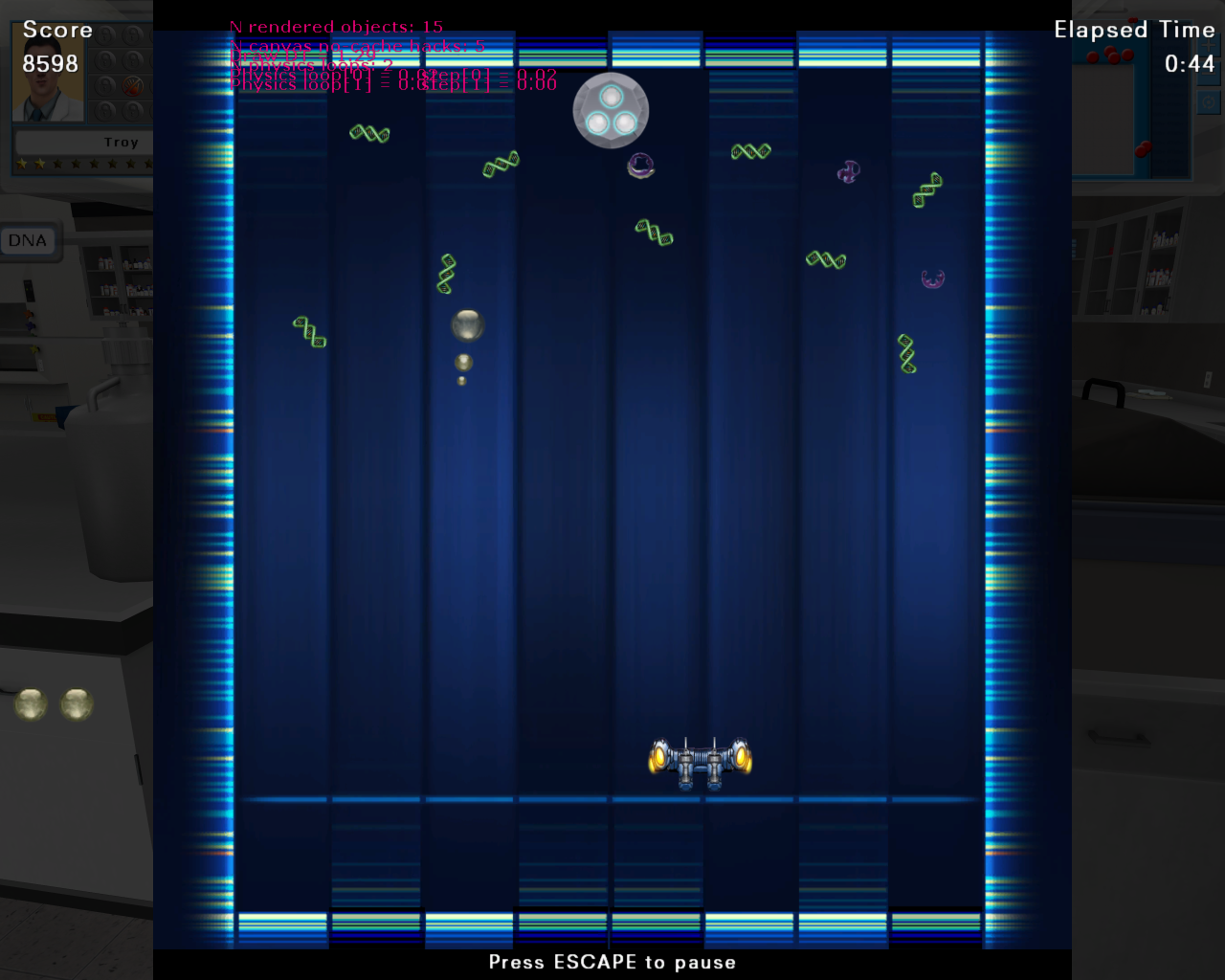Click the plus icon on the right timer panel
Image resolution: width=1225 pixels, height=980 pixels.
pos(1209,45)
